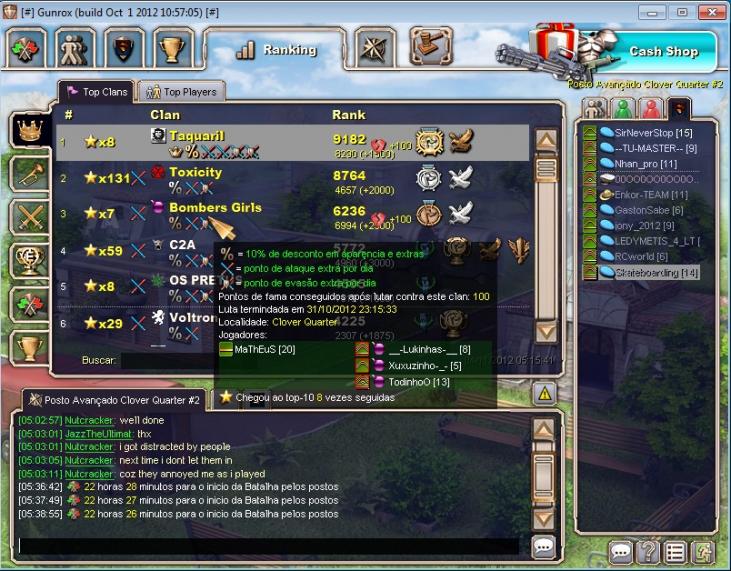Click the Buscar search field
The height and width of the screenshot is (571, 731).
pos(165,360)
